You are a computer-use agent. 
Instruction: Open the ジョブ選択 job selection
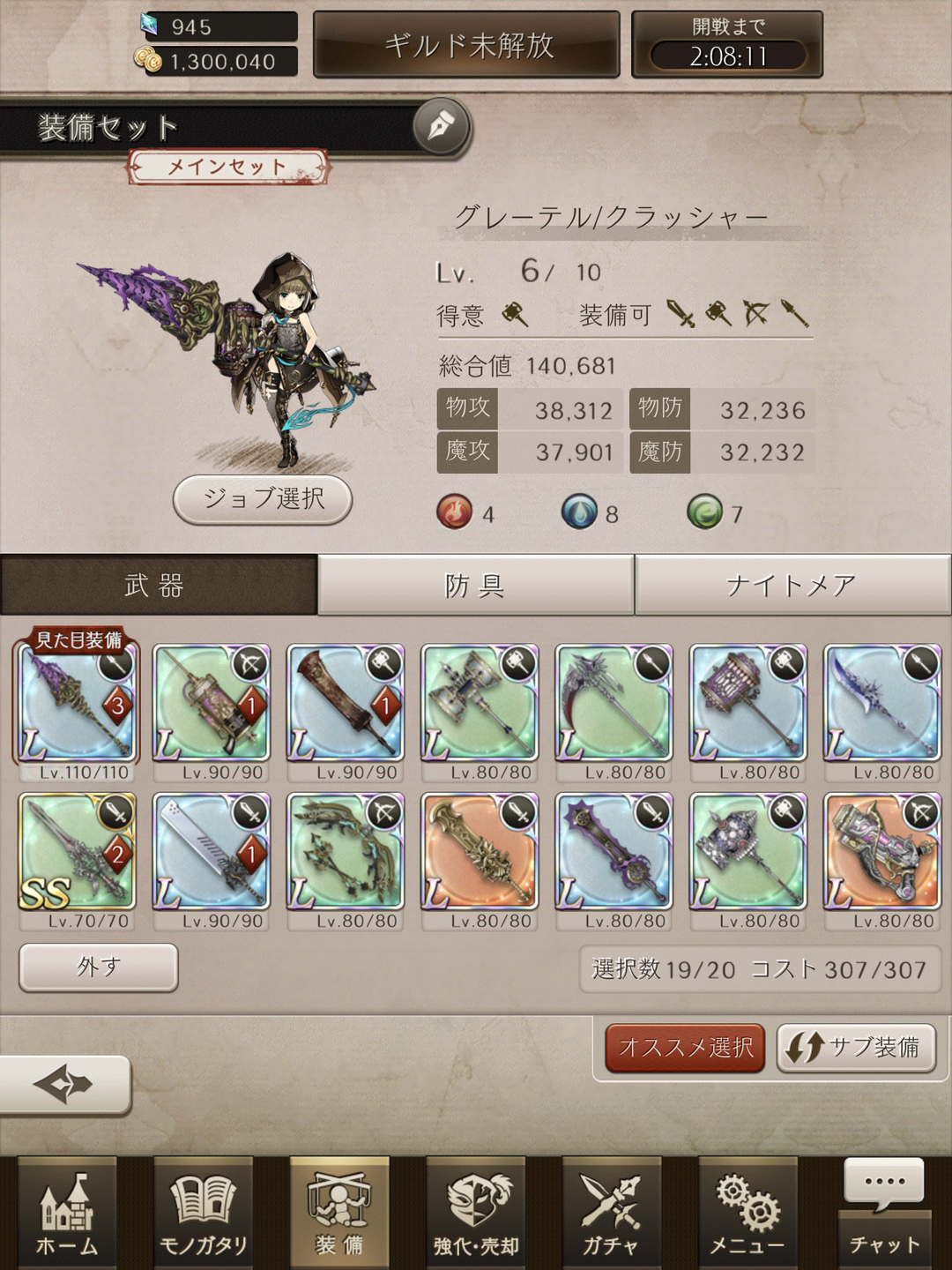pos(263,499)
